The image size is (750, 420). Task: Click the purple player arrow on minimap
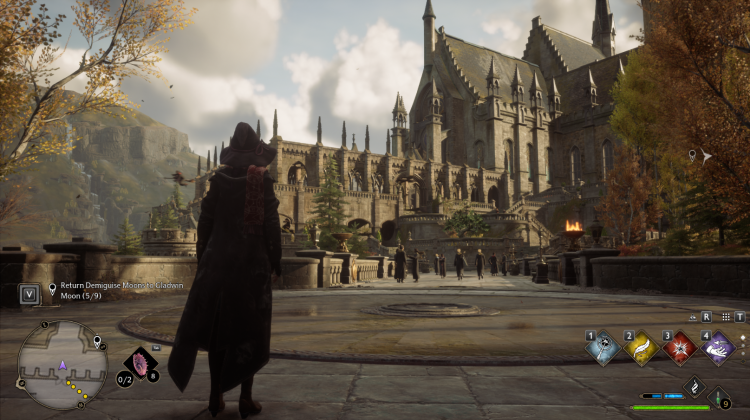pos(64,366)
